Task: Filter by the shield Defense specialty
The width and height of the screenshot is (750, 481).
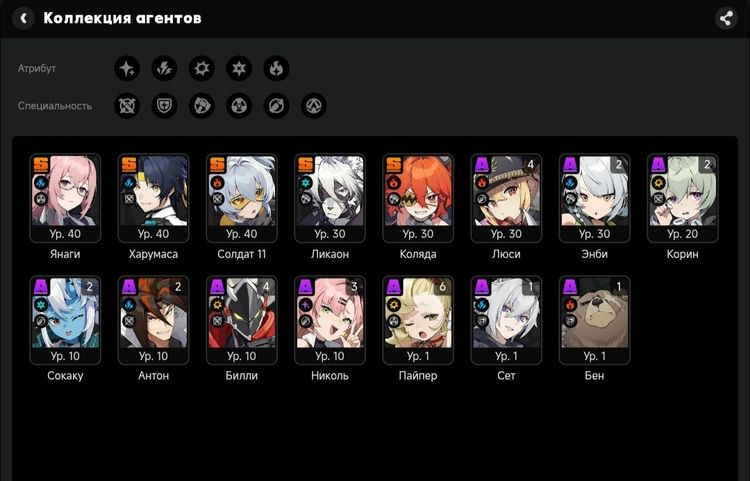Action: [x=164, y=105]
